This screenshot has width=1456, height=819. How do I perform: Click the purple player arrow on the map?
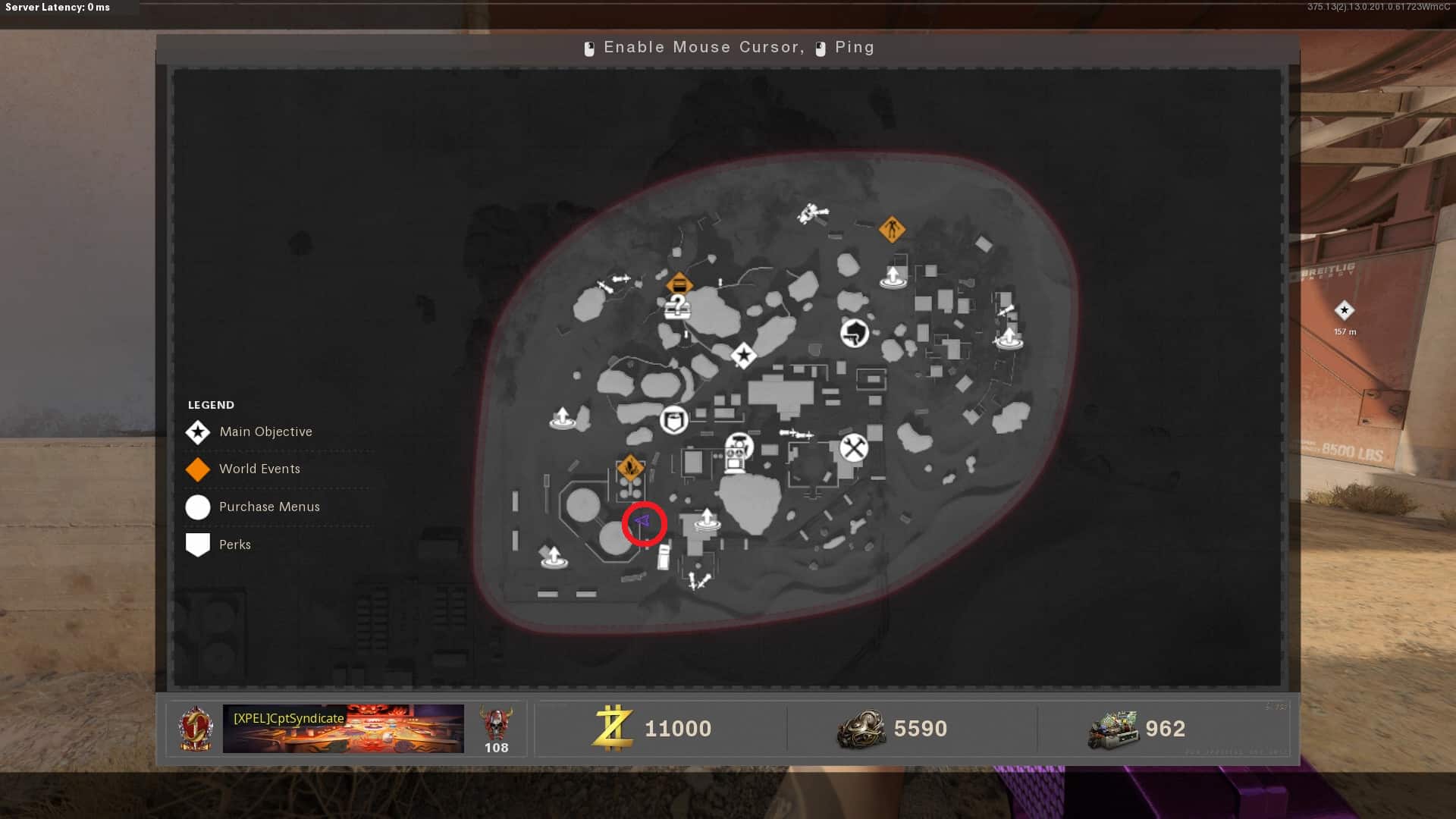pos(643,522)
